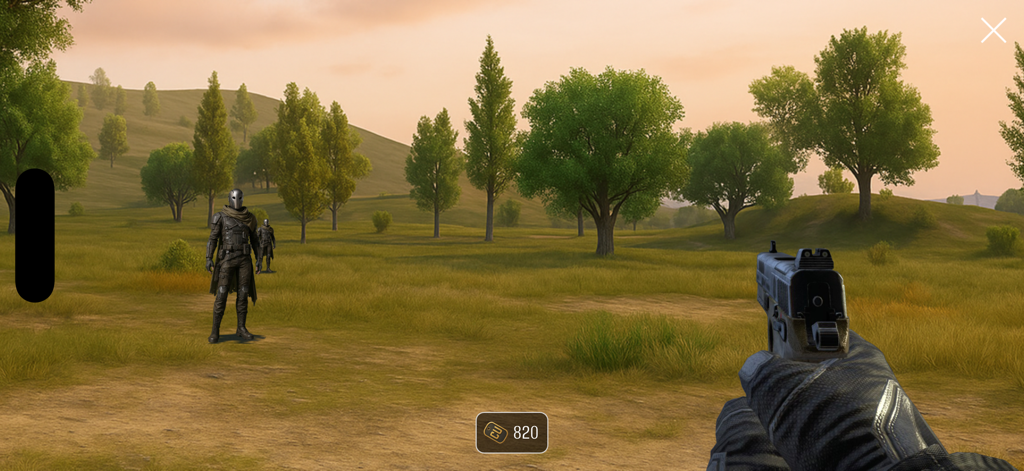Tap the 820 CU price button
The width and height of the screenshot is (1024, 471).
tap(512, 432)
